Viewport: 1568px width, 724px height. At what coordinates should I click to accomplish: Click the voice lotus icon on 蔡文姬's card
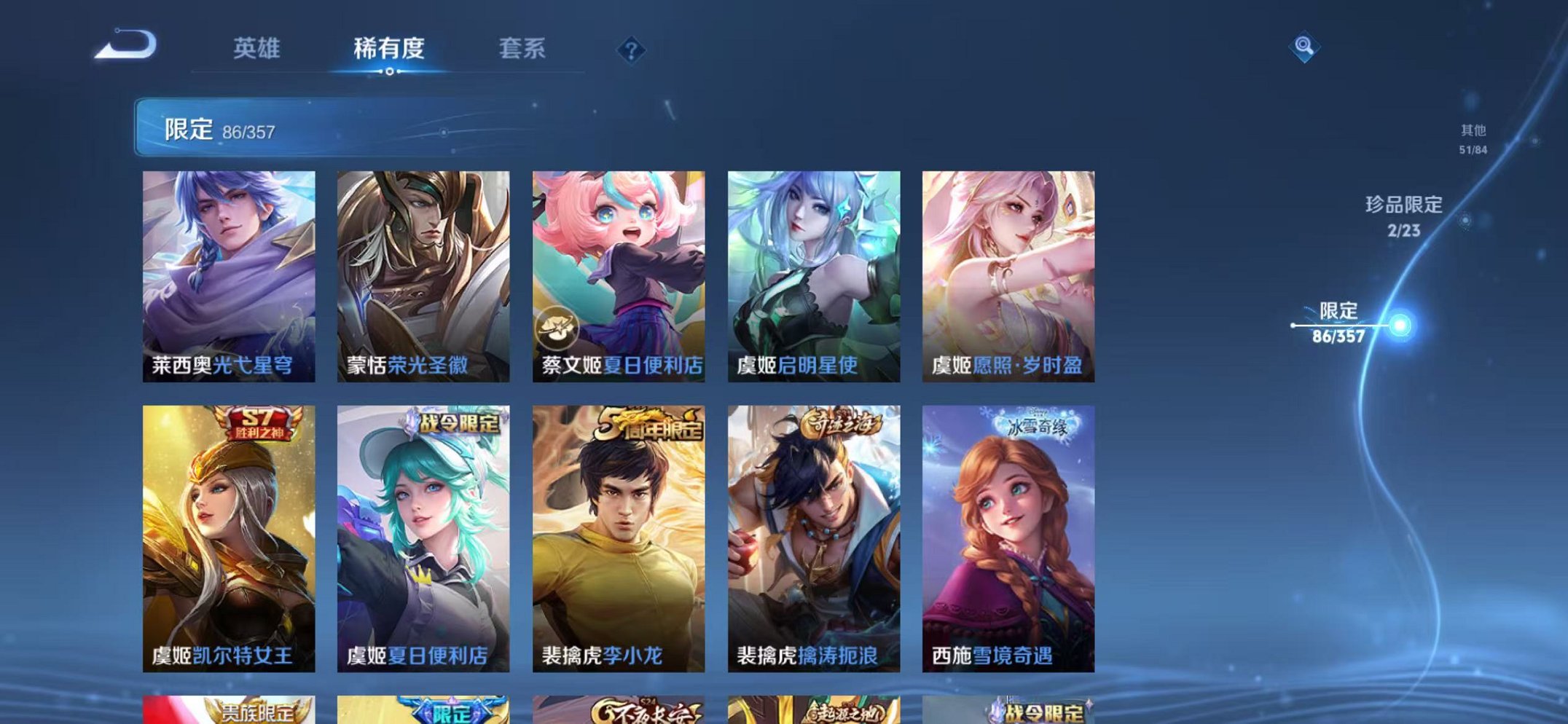coord(556,327)
